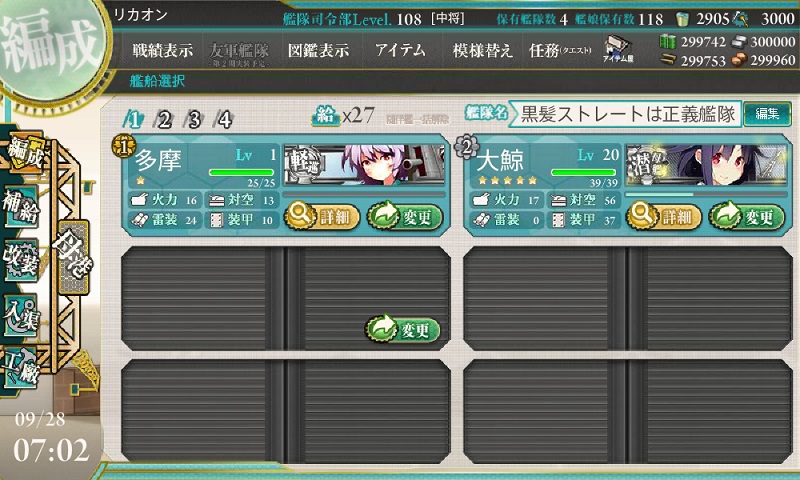Switch to fleet tab 3
The image size is (800, 480).
pyautogui.click(x=195, y=120)
